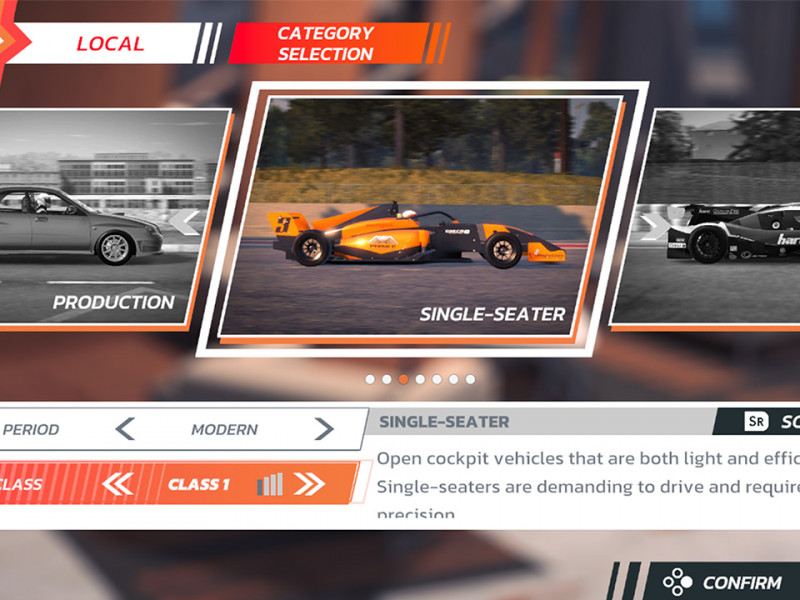Choose the Single-Seater category card
The height and width of the screenshot is (600, 800).
420,220
